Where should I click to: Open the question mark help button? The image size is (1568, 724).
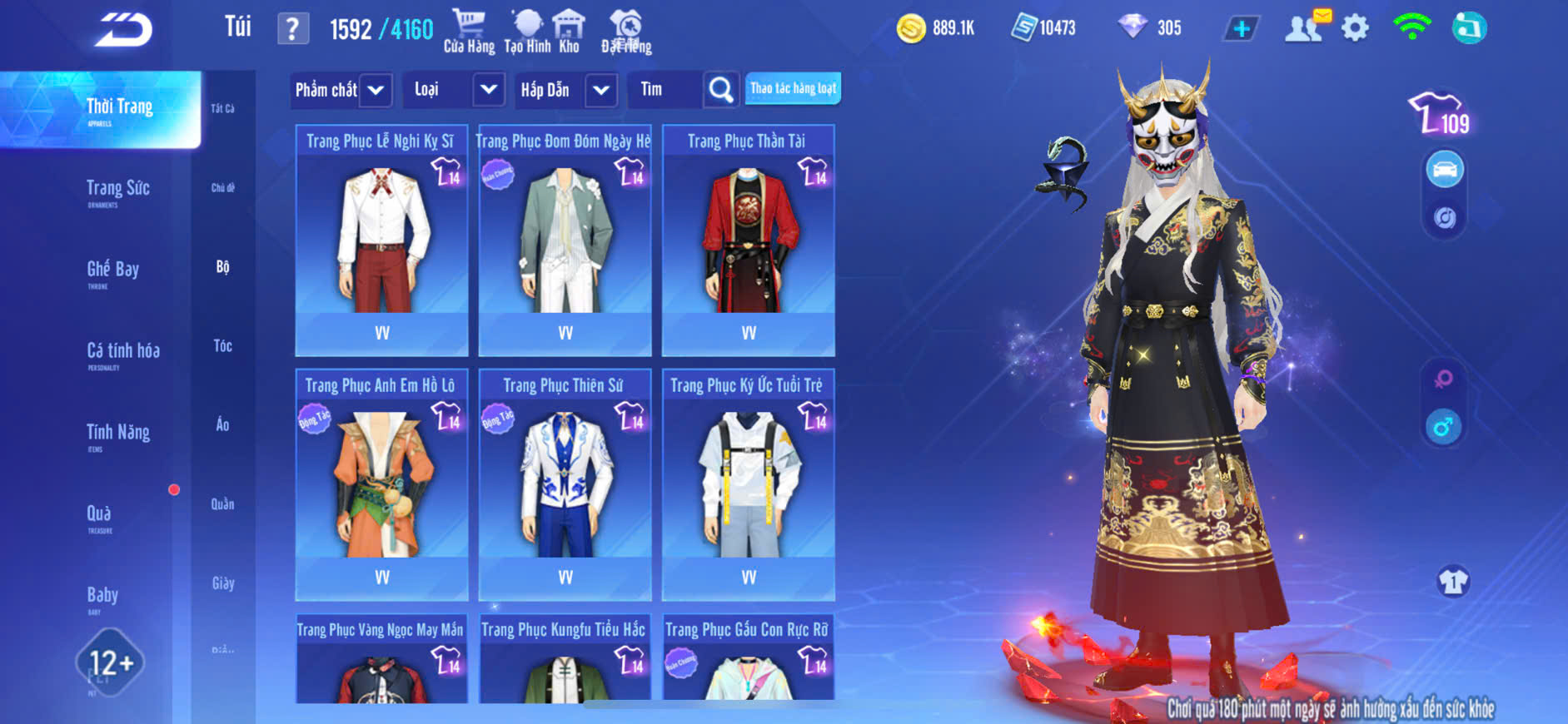tap(292, 29)
